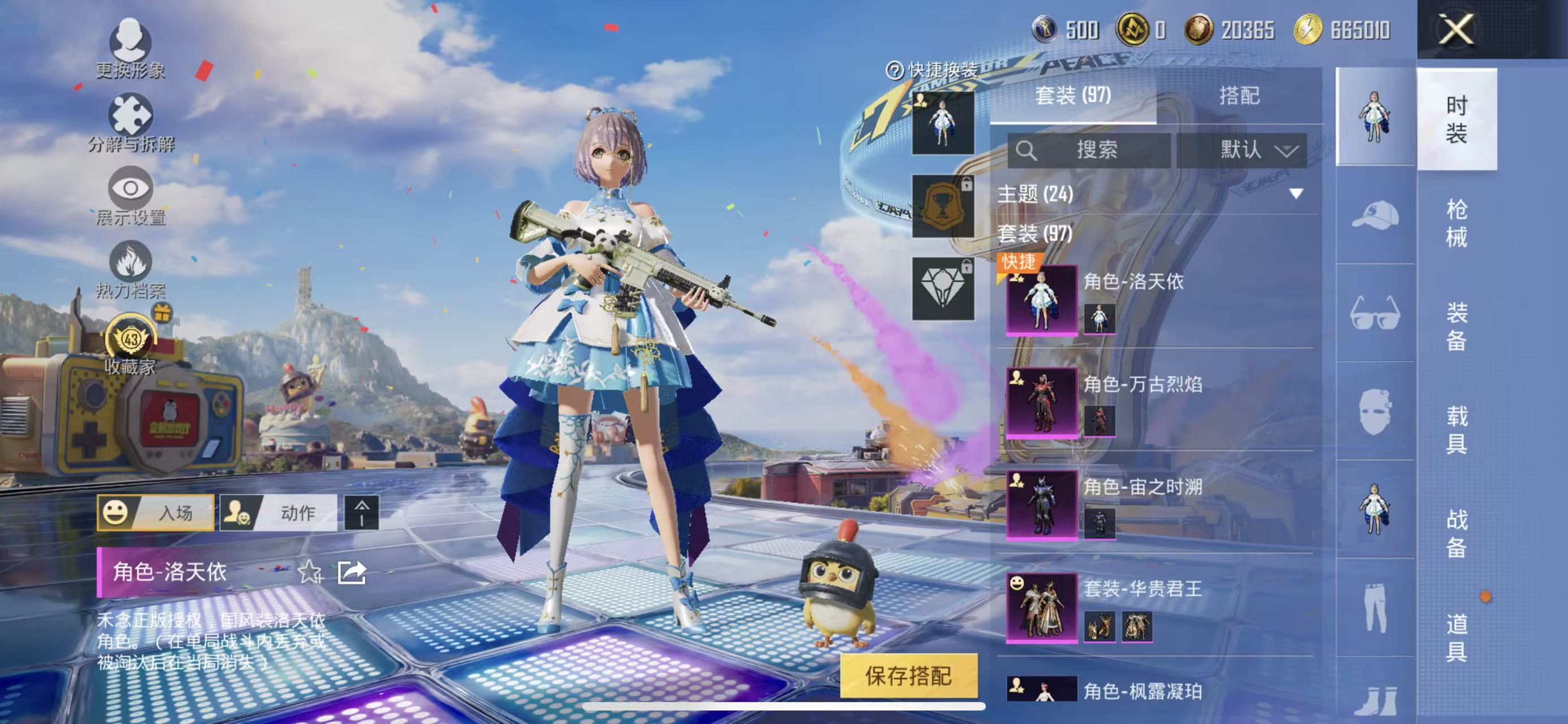Select the 入场 entrance emote button

(x=155, y=512)
